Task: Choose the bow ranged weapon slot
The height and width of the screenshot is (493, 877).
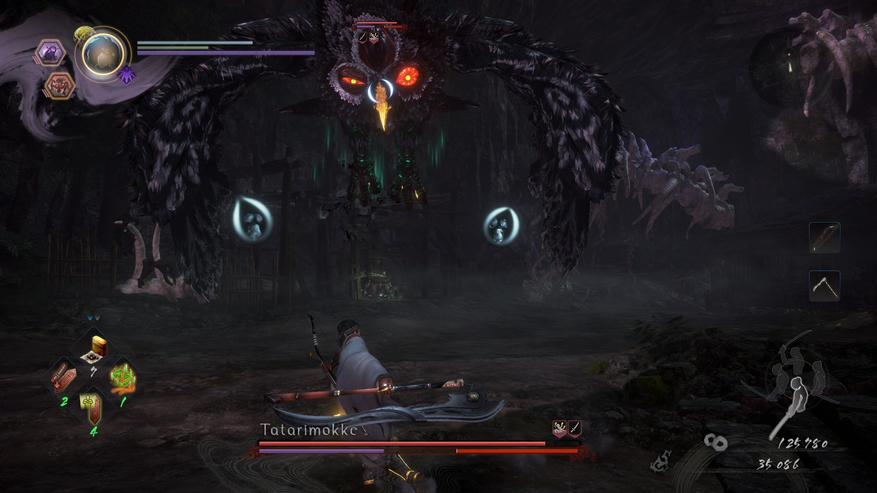Action: [824, 237]
